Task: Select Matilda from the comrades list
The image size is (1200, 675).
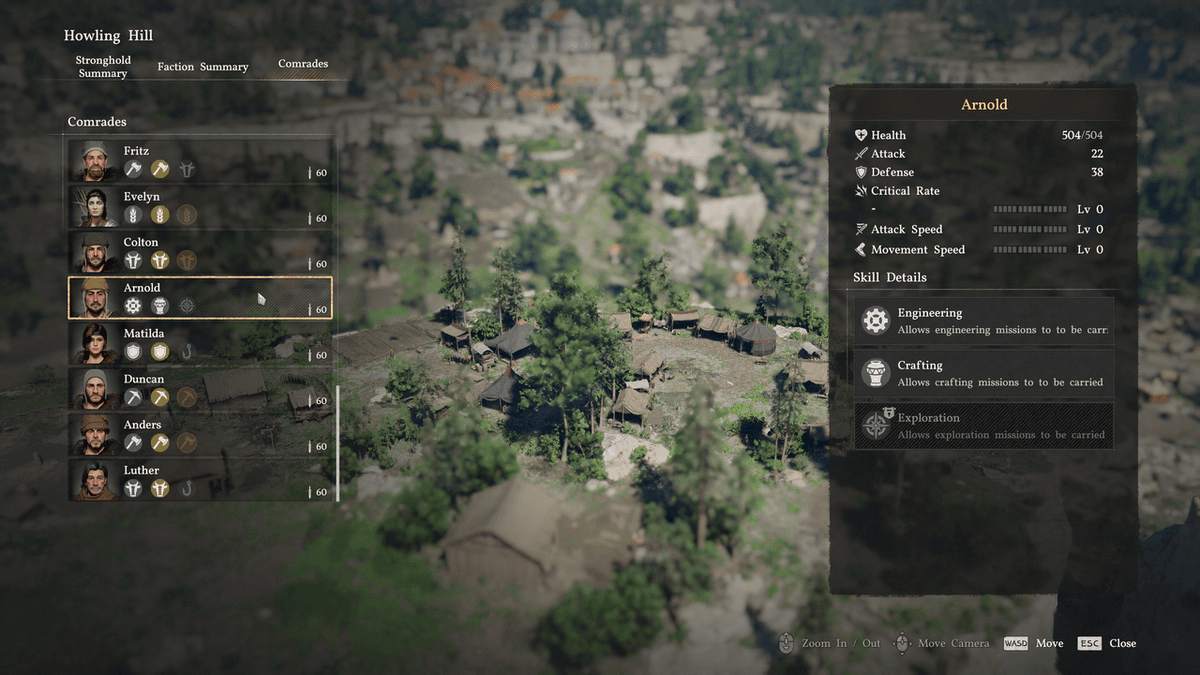Action: tap(200, 343)
